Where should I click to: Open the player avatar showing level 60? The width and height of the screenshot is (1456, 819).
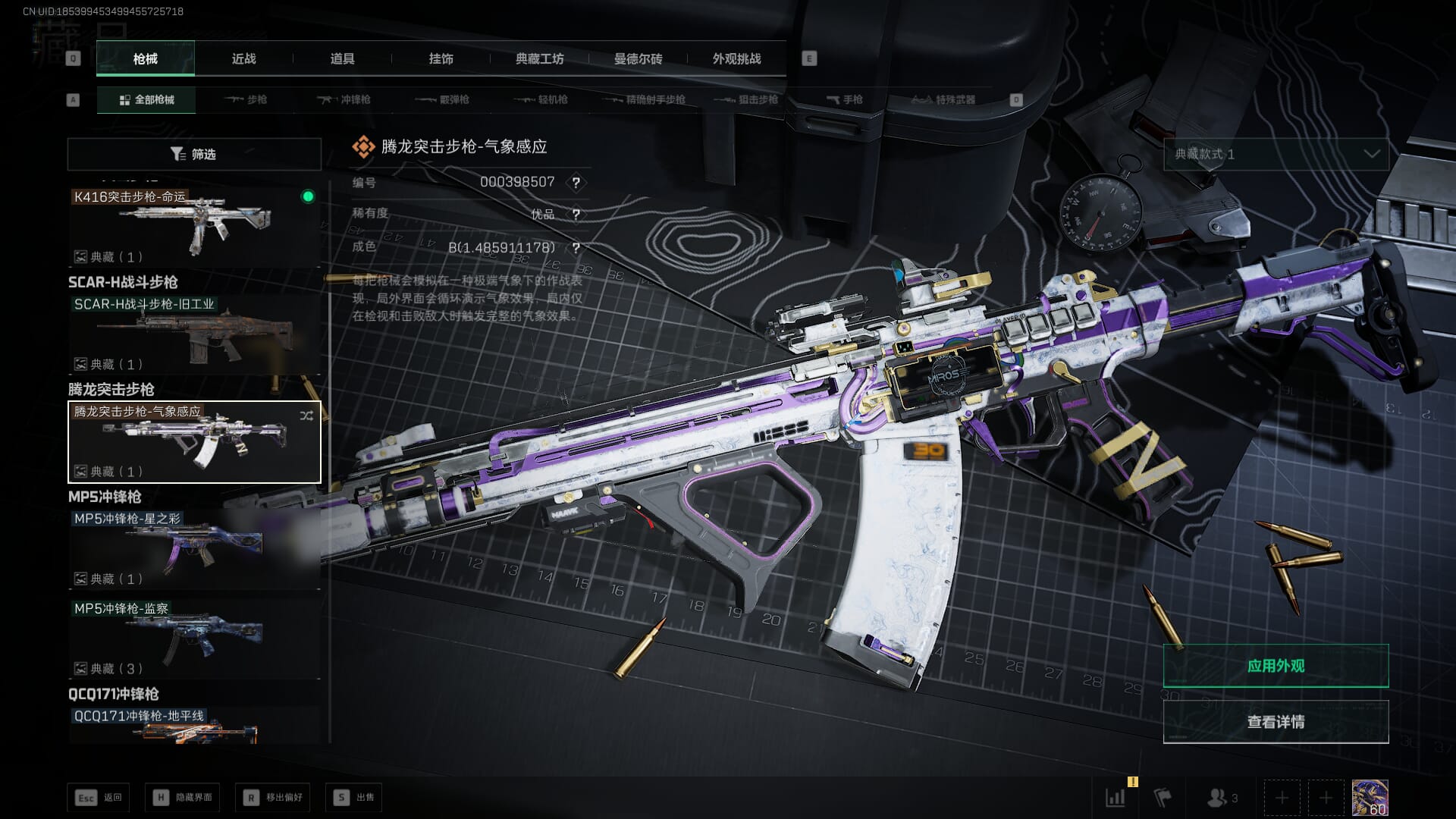click(x=1370, y=798)
